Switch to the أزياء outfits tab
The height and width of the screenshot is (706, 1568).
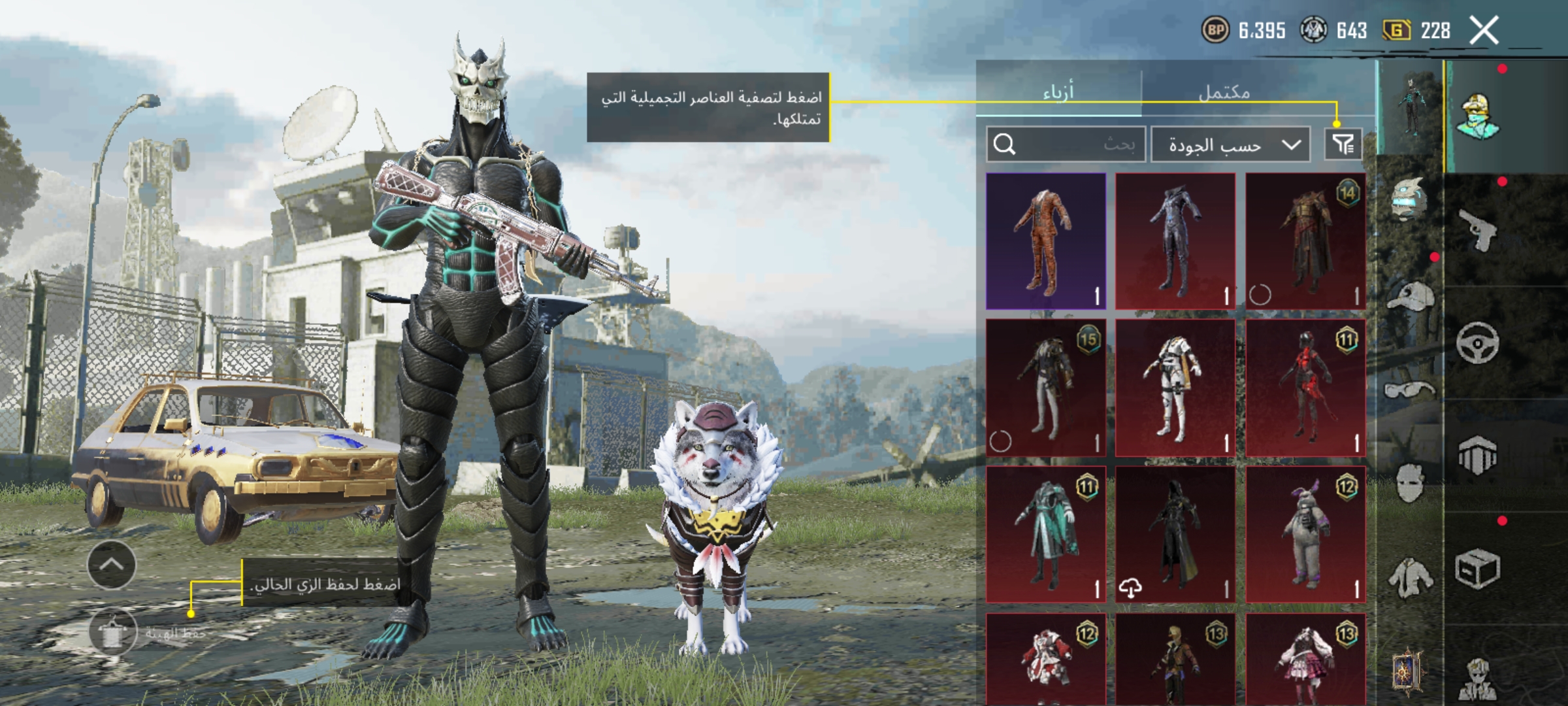coord(1058,92)
